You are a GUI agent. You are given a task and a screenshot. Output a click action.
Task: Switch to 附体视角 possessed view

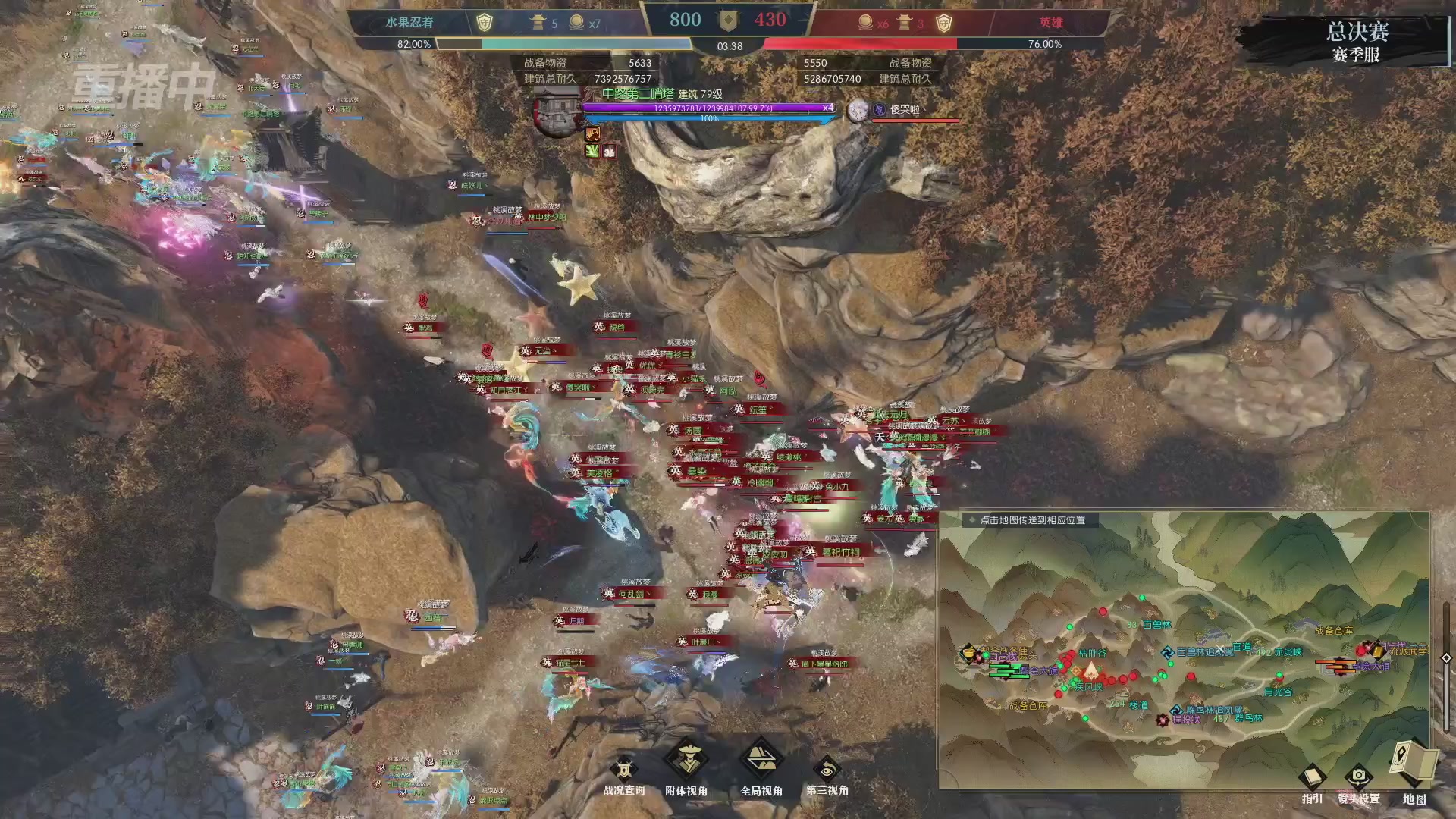click(686, 764)
